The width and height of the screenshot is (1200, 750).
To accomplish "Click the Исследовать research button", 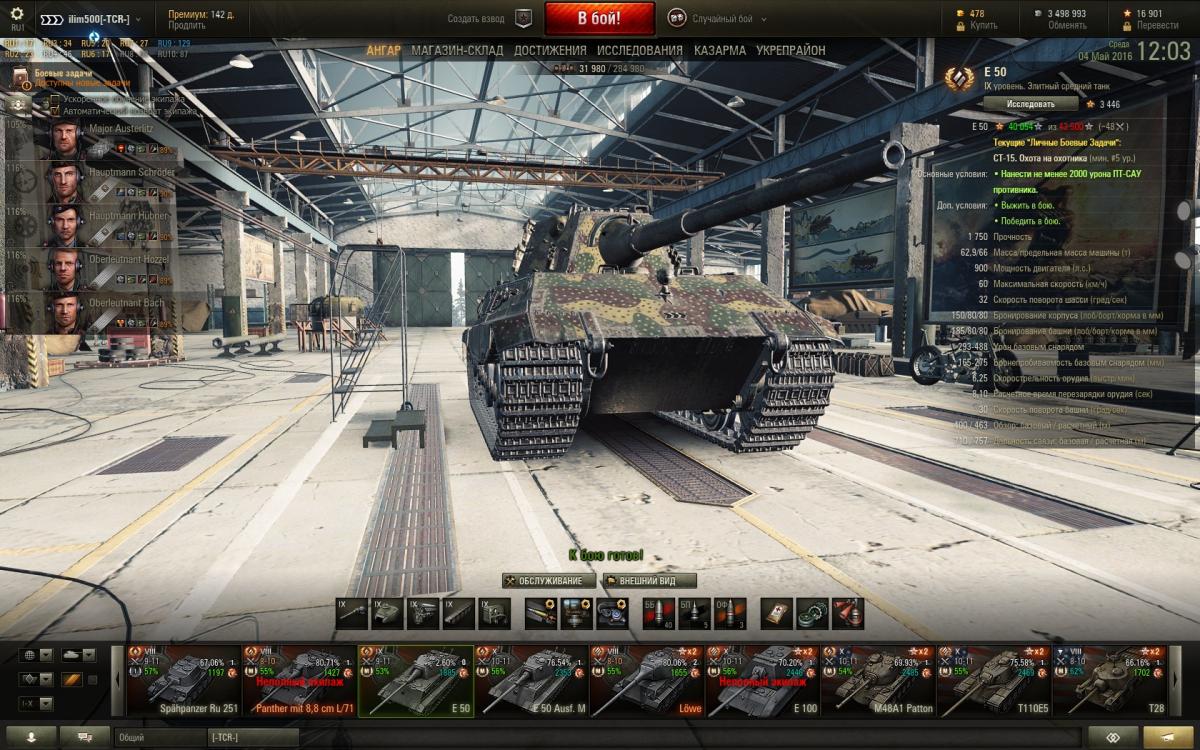I will coord(1030,103).
